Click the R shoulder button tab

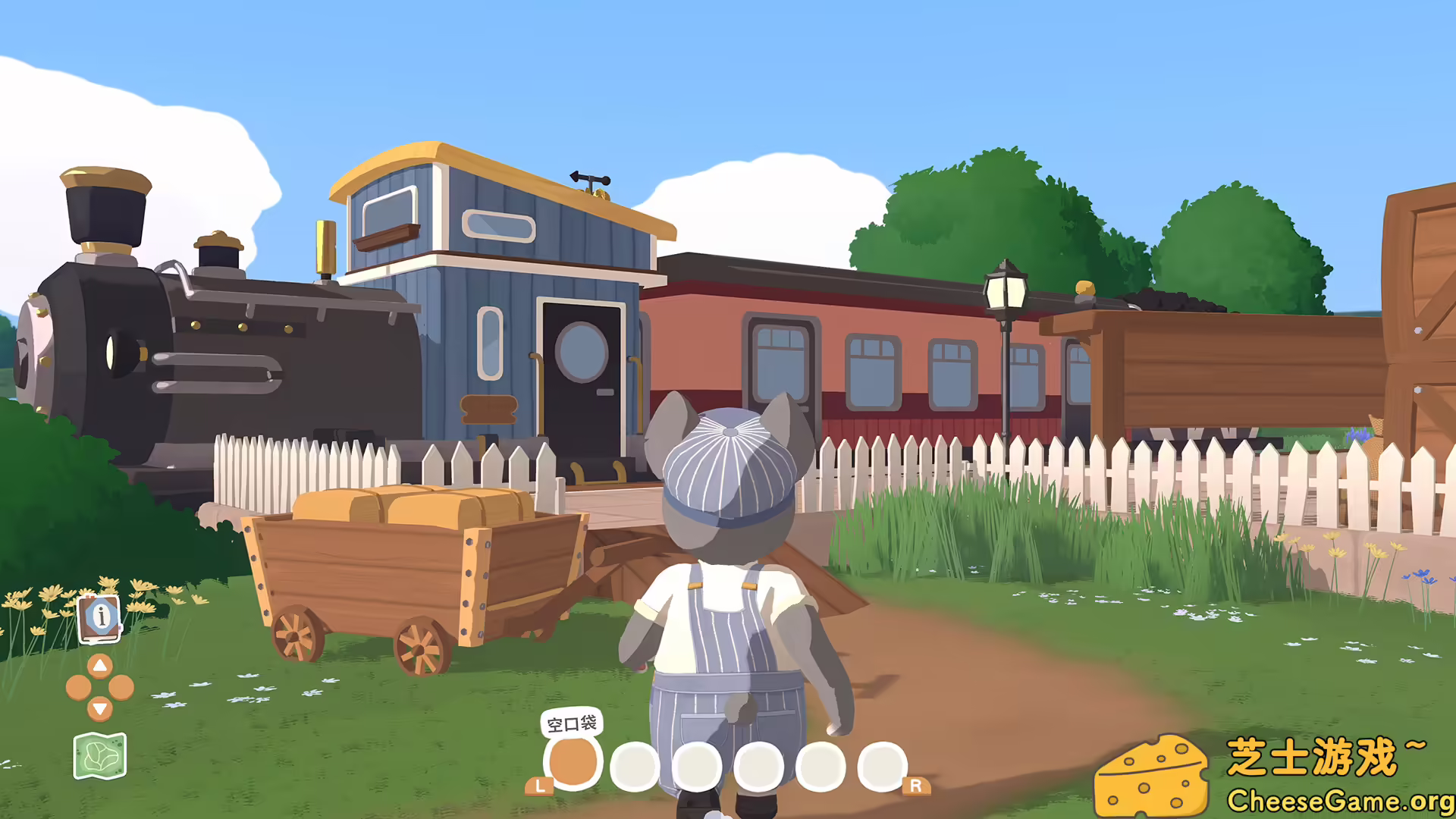pyautogui.click(x=916, y=786)
